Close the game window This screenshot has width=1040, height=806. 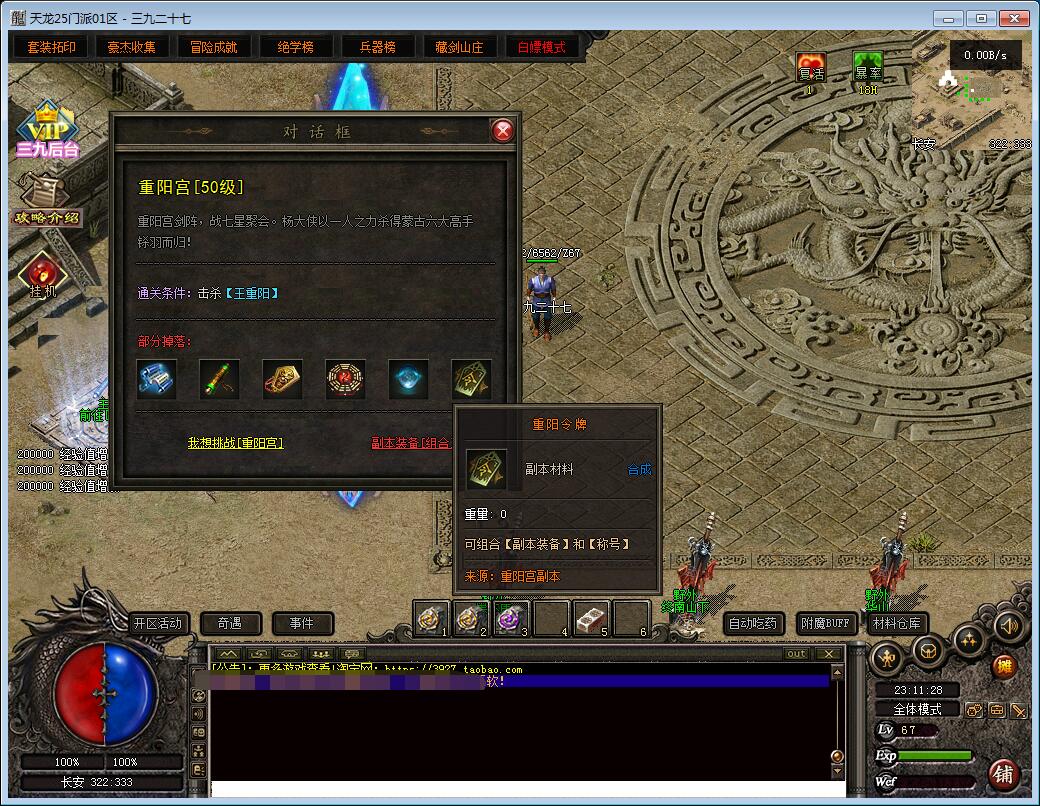coord(1013,18)
